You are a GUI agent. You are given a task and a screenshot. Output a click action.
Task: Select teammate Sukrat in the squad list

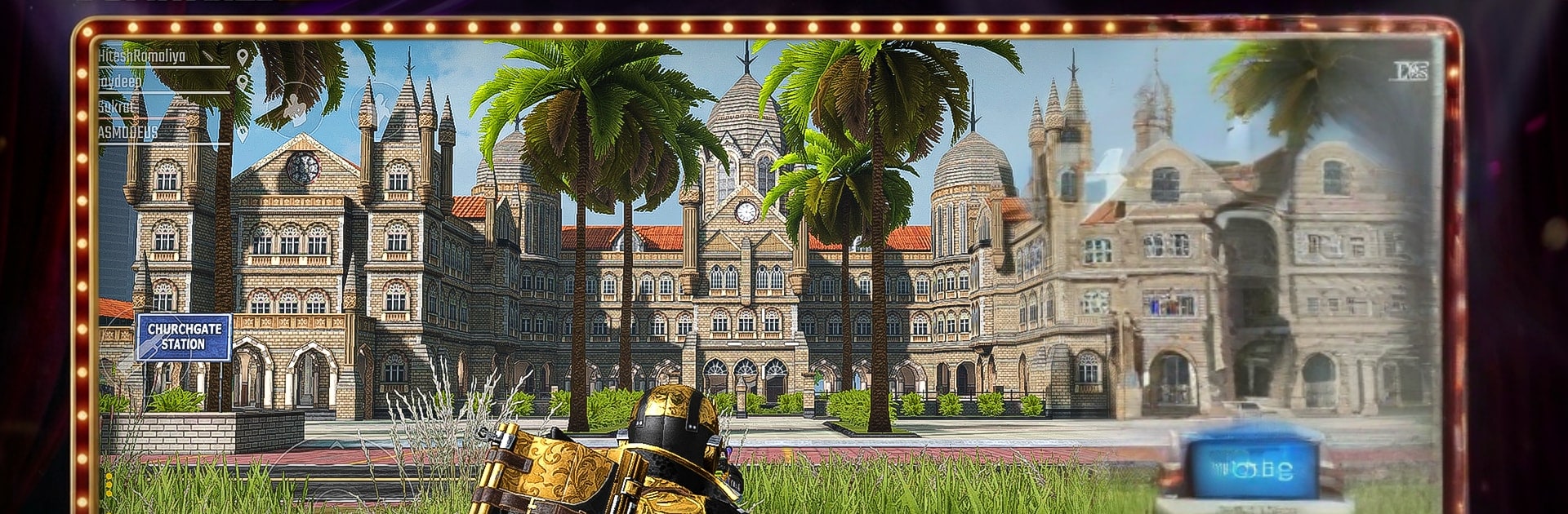[x=116, y=107]
